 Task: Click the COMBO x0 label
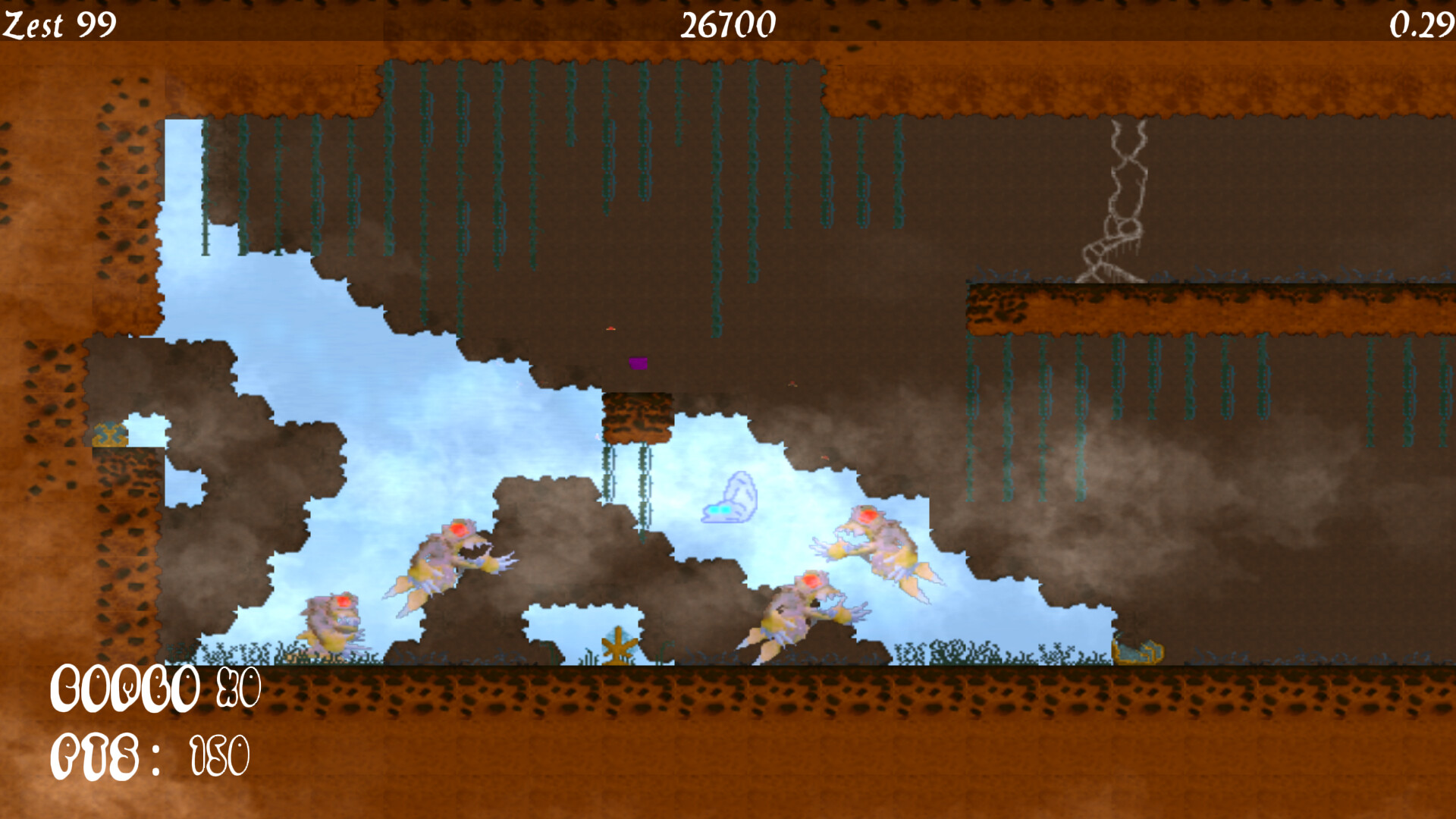pyautogui.click(x=155, y=690)
